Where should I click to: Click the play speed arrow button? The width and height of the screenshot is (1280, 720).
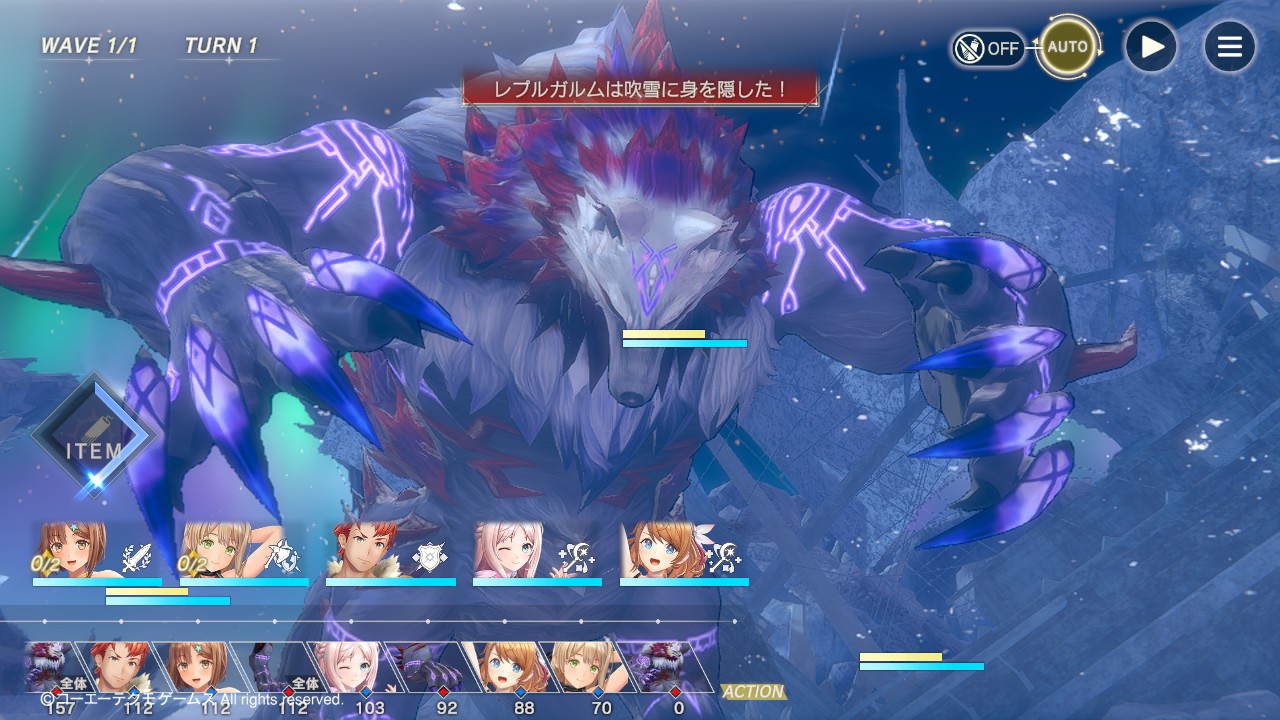(1150, 47)
